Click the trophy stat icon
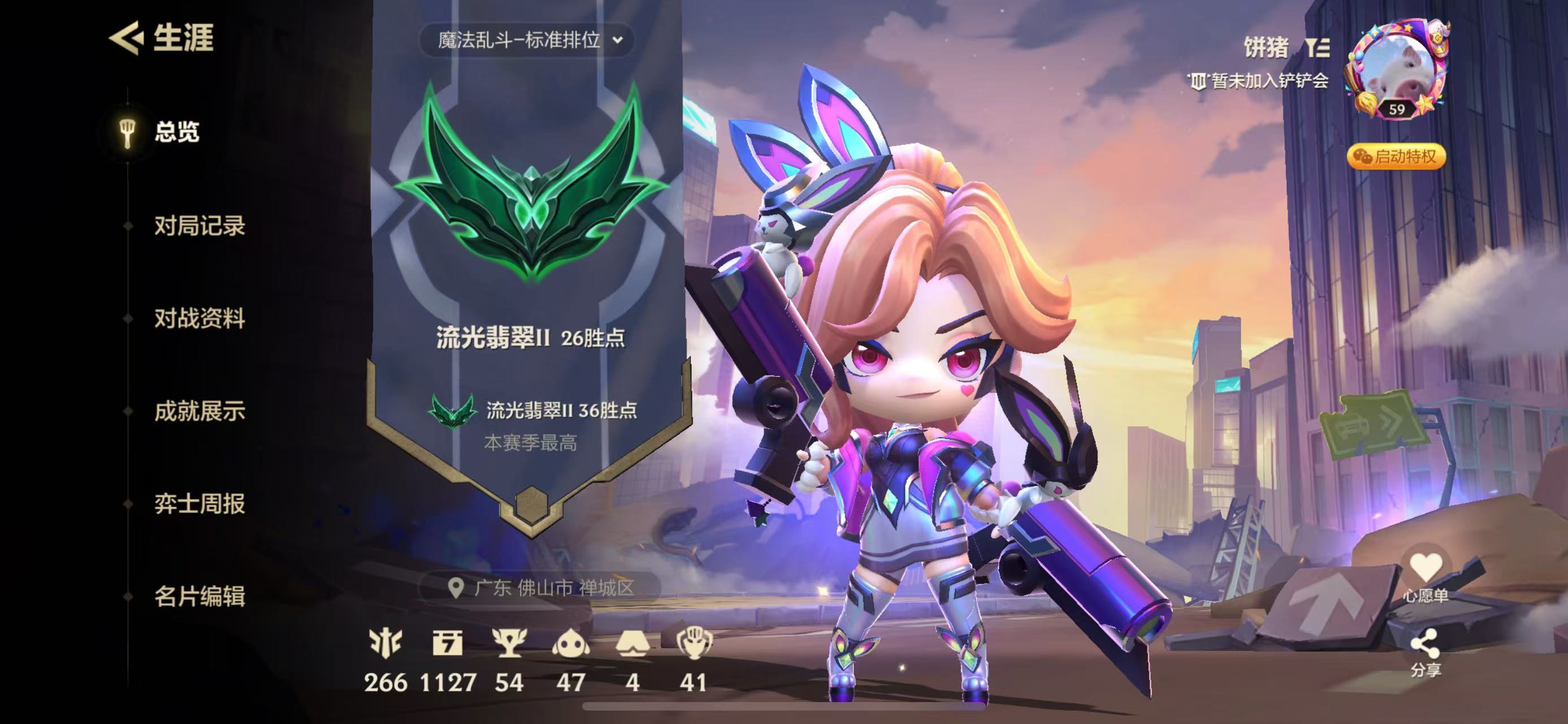1568x724 pixels. 509,644
